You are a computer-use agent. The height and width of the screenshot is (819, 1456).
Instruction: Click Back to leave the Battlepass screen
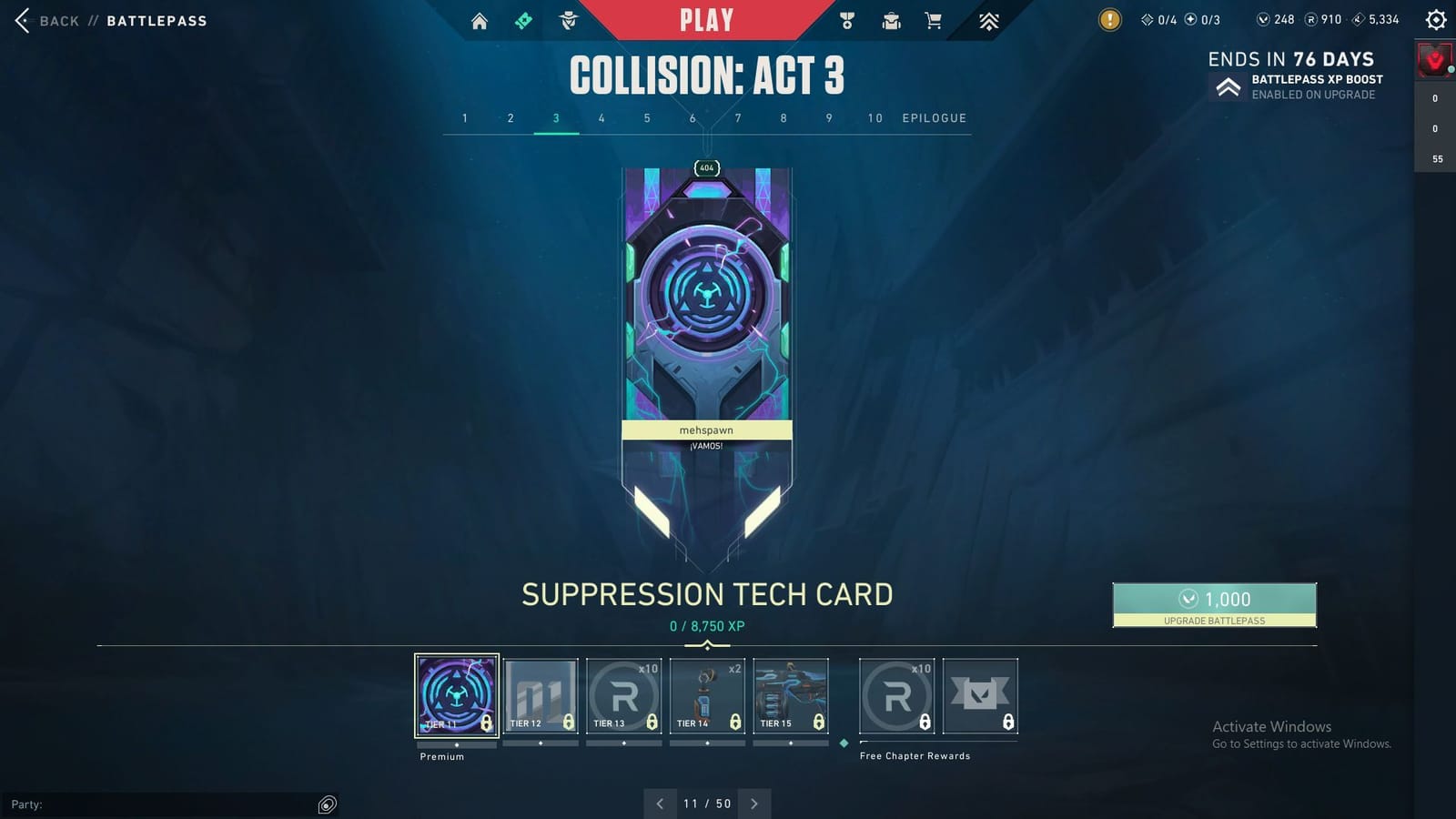(47, 20)
